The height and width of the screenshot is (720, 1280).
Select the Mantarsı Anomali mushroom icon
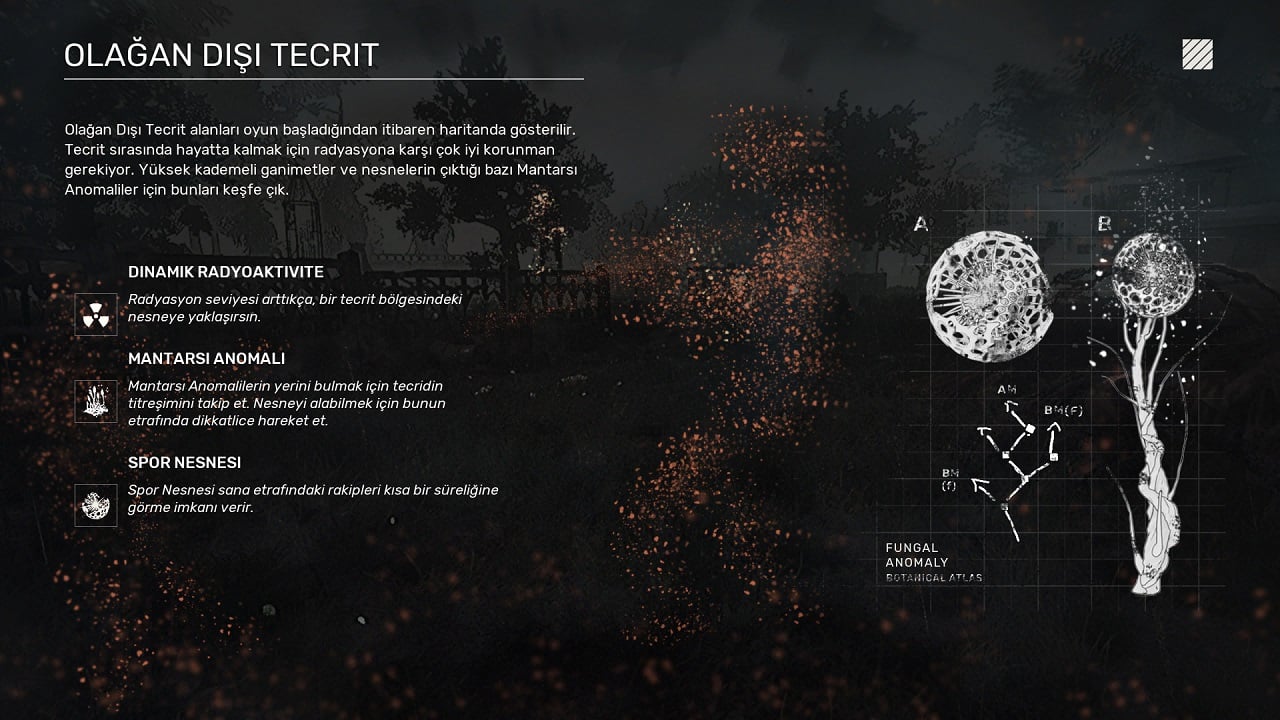coord(96,401)
